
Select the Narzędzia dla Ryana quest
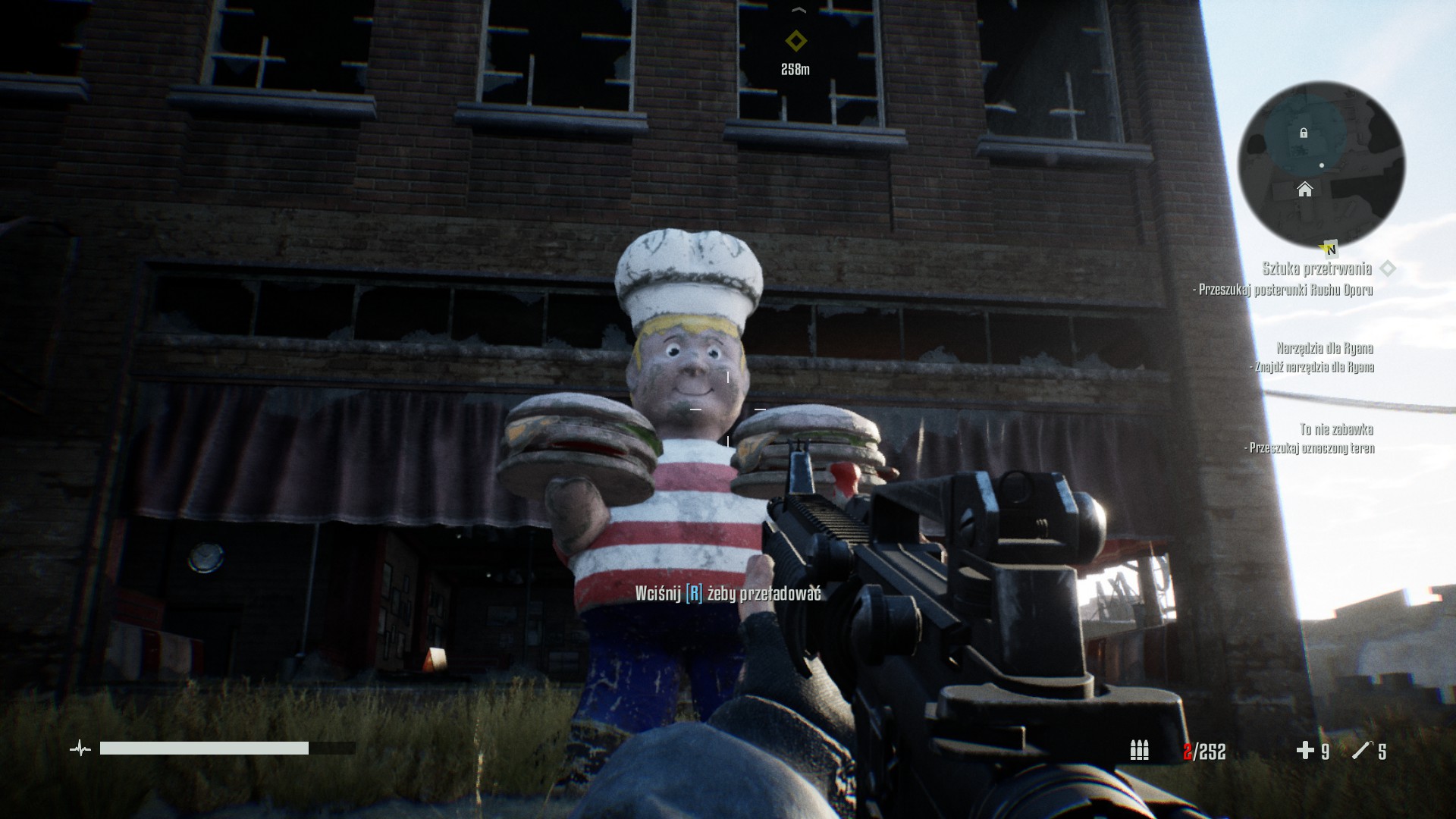pyautogui.click(x=1324, y=349)
